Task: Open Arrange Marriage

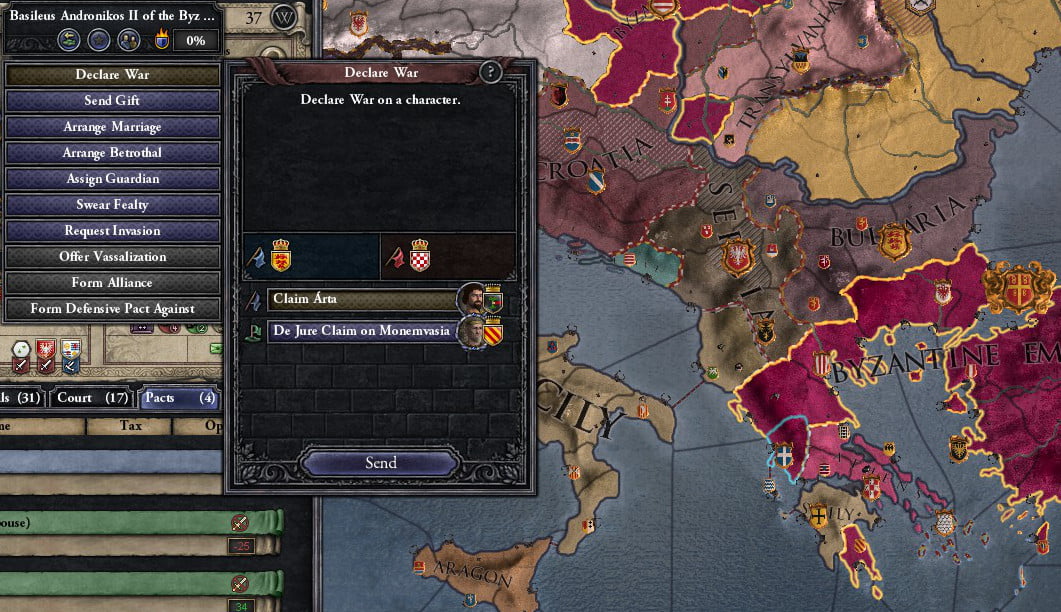Action: coord(112,127)
